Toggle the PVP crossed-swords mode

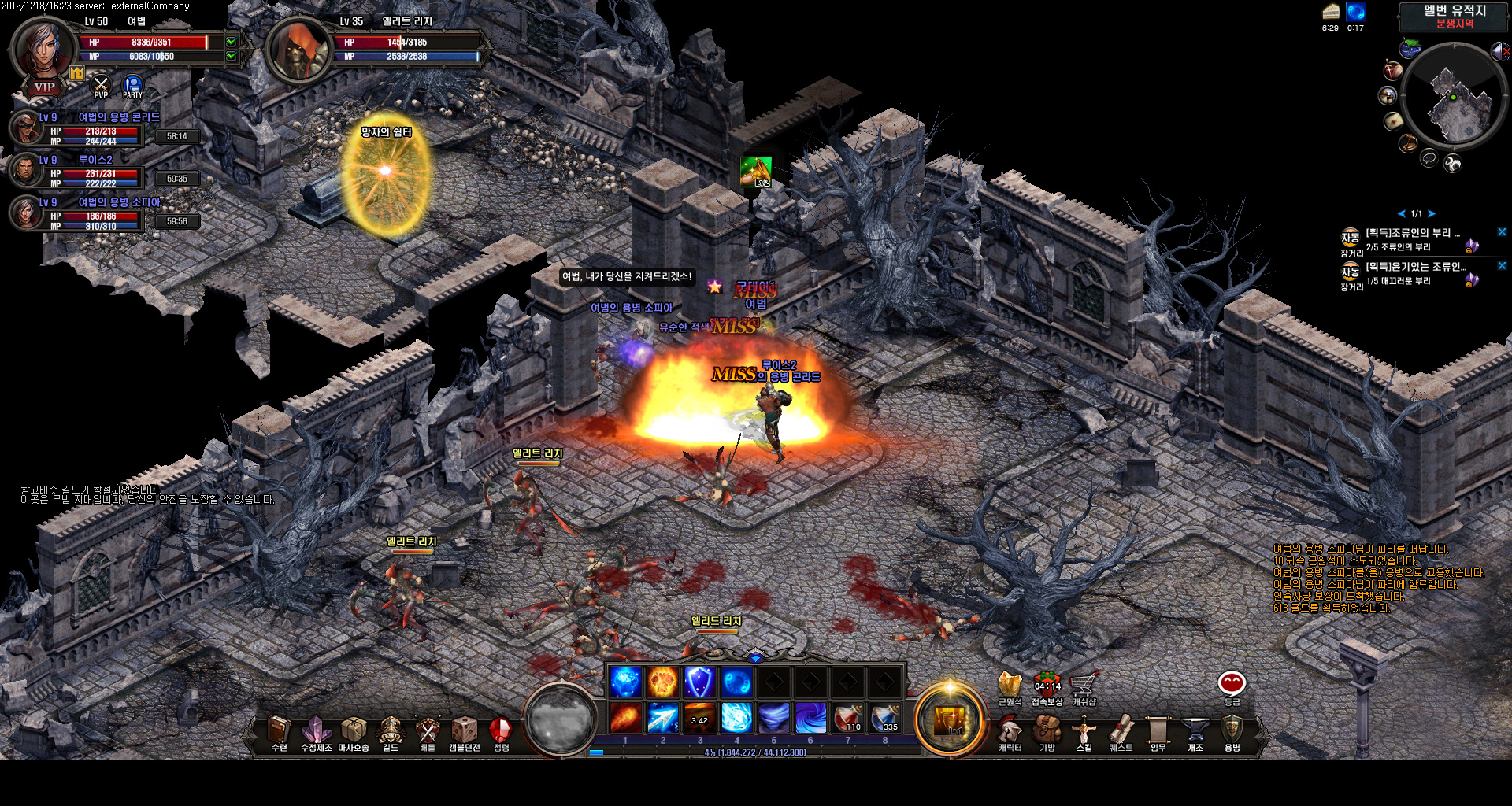point(101,85)
